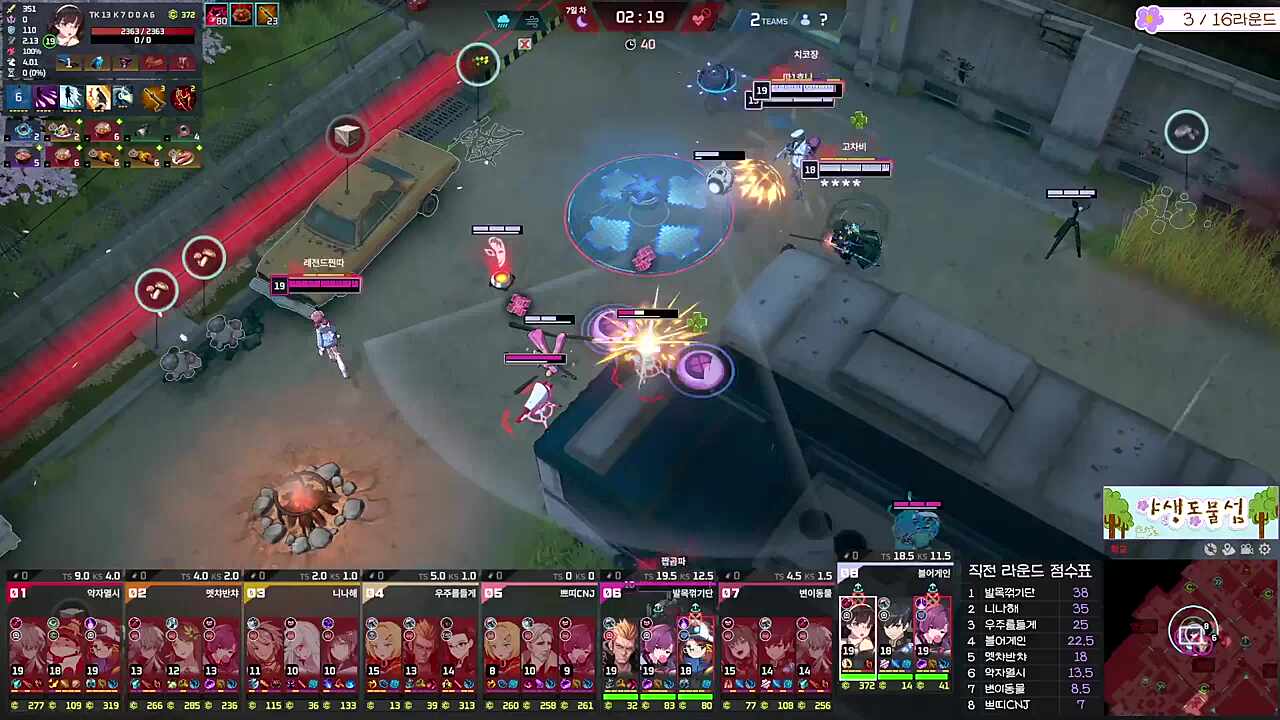The height and width of the screenshot is (720, 1280).
Task: Click the moon night-phase icon under 7일차
Action: [x=580, y=20]
